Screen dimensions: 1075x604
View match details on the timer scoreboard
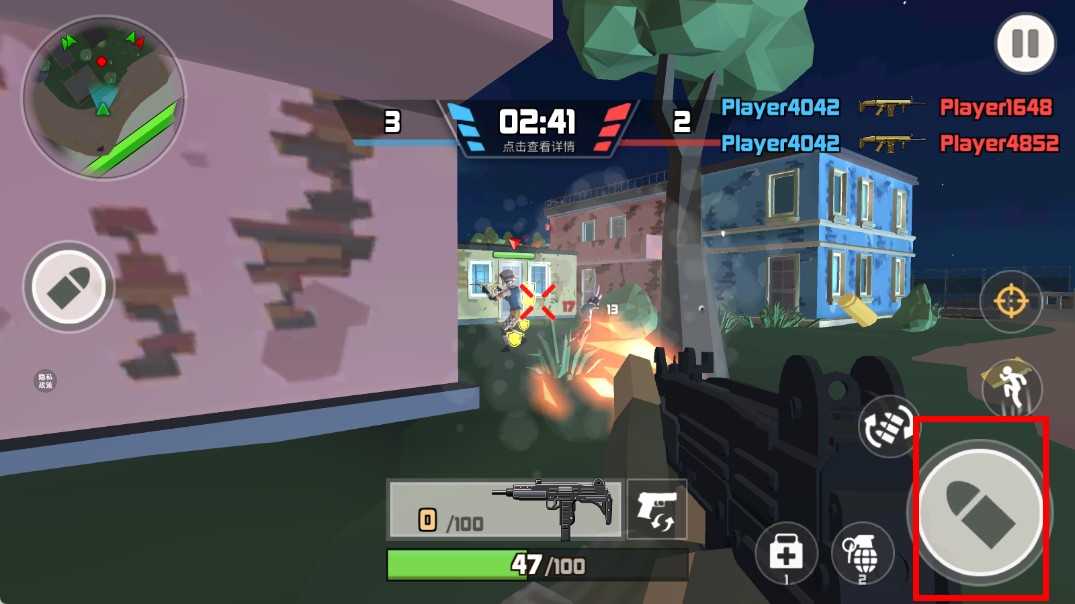click(537, 128)
